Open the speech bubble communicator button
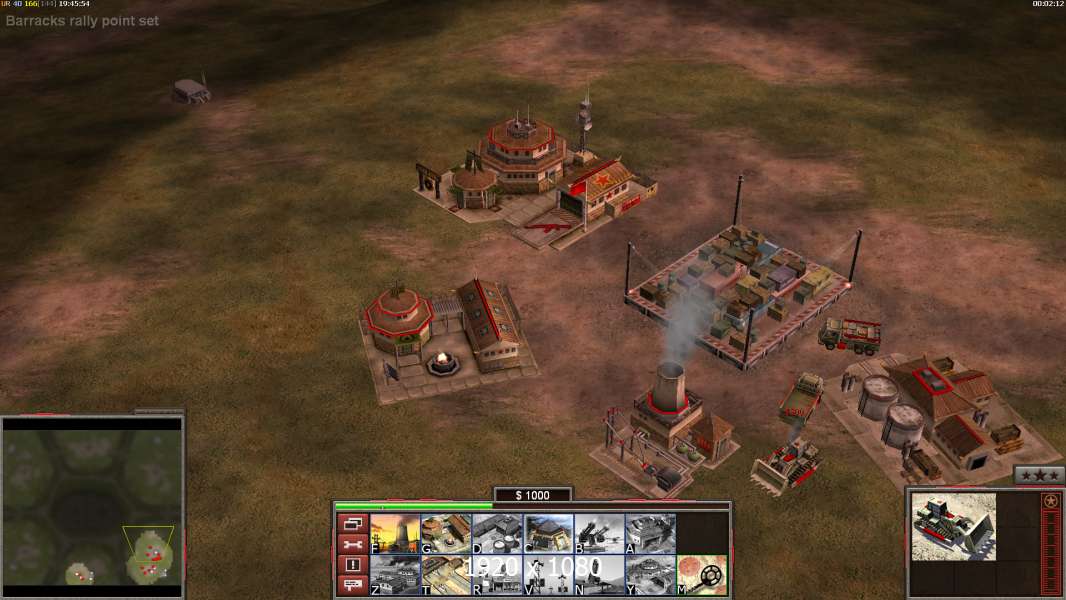Viewport: 1066px width, 600px height. pyautogui.click(x=352, y=585)
